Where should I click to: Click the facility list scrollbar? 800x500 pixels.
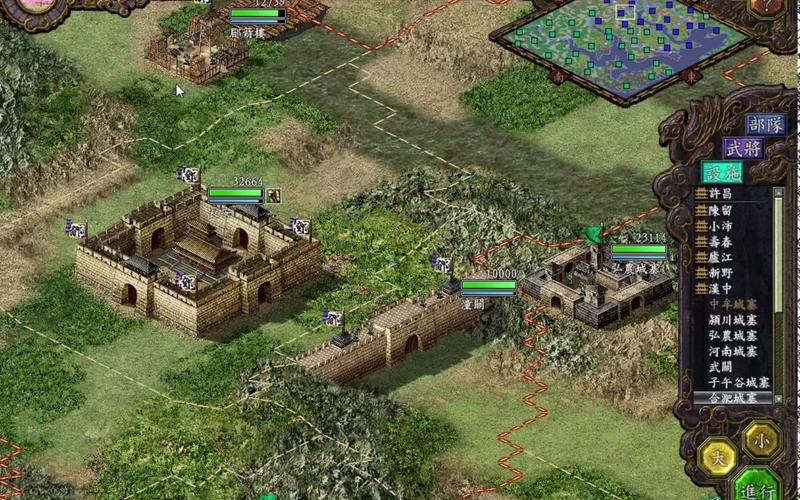pos(778,290)
